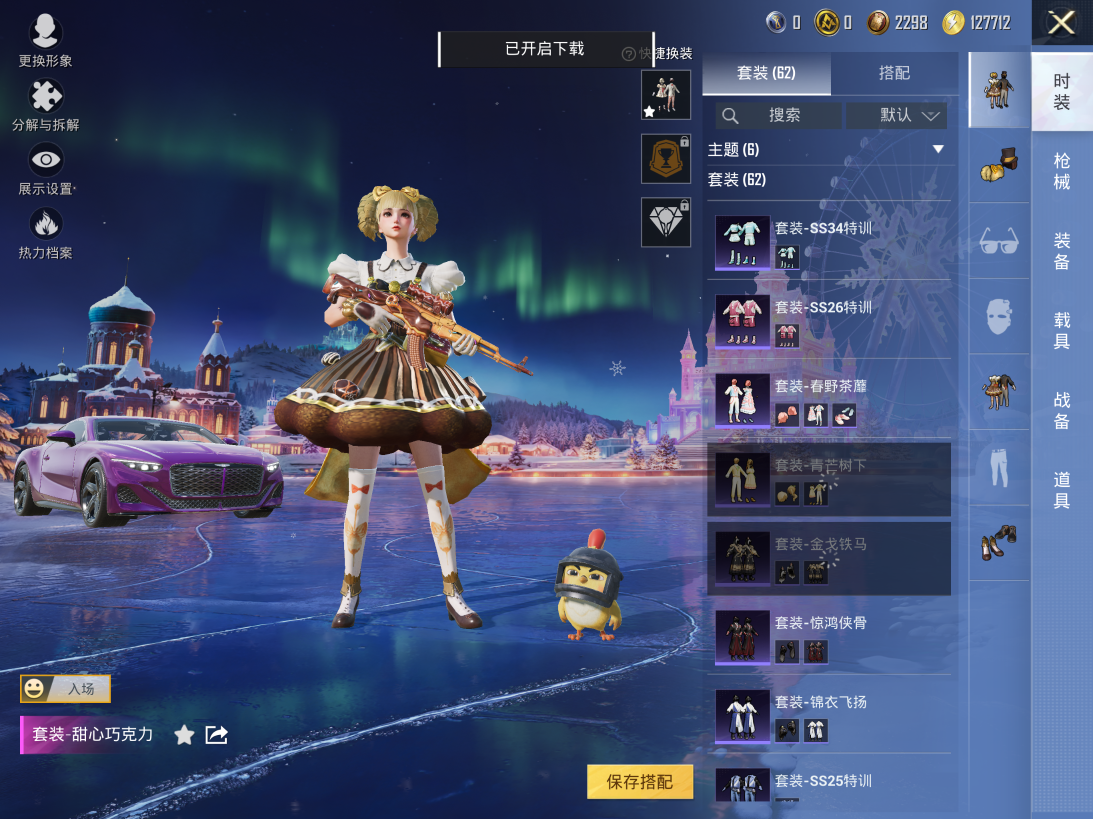
Task: Save outfit with 保存搭配 button
Action: [x=640, y=782]
